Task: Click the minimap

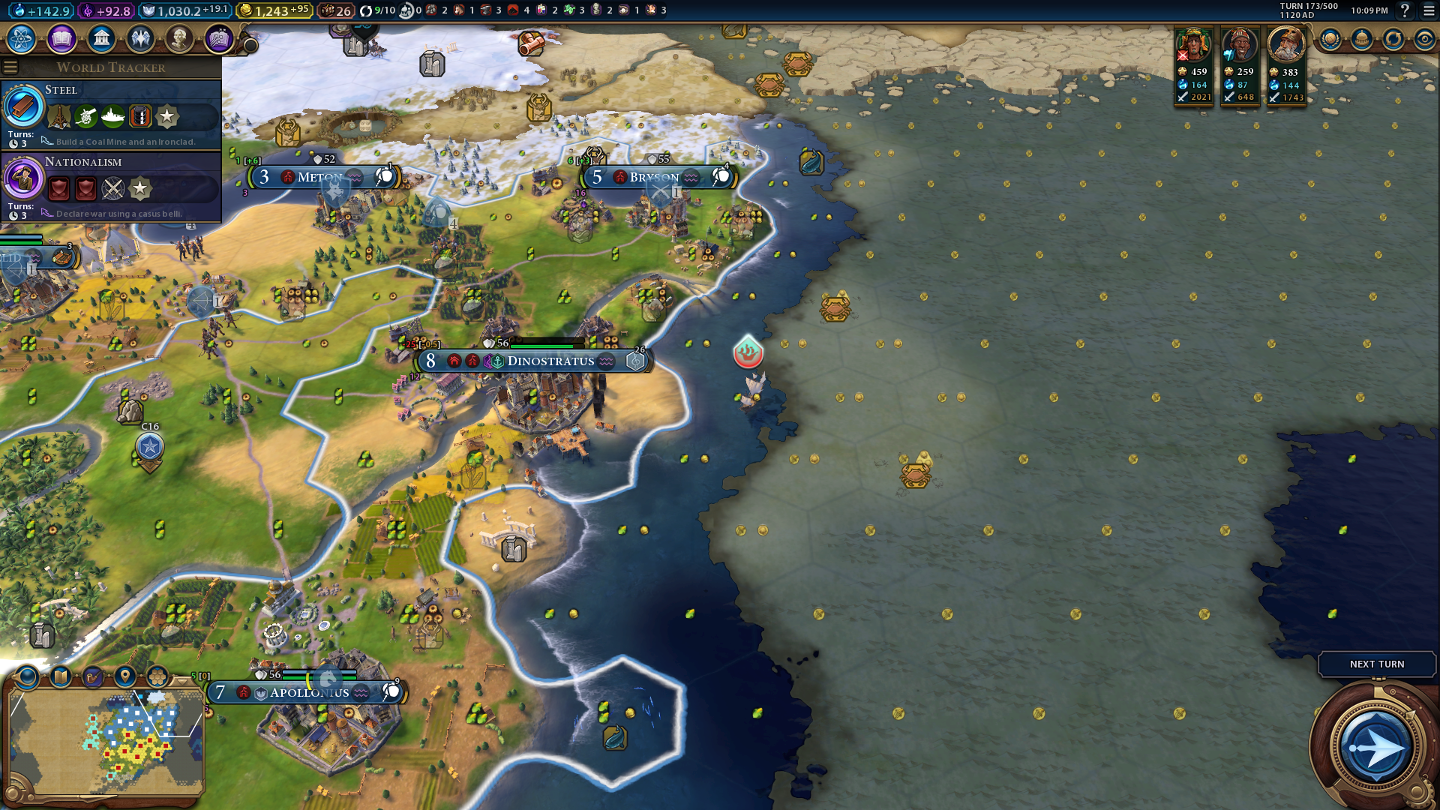Action: click(105, 741)
